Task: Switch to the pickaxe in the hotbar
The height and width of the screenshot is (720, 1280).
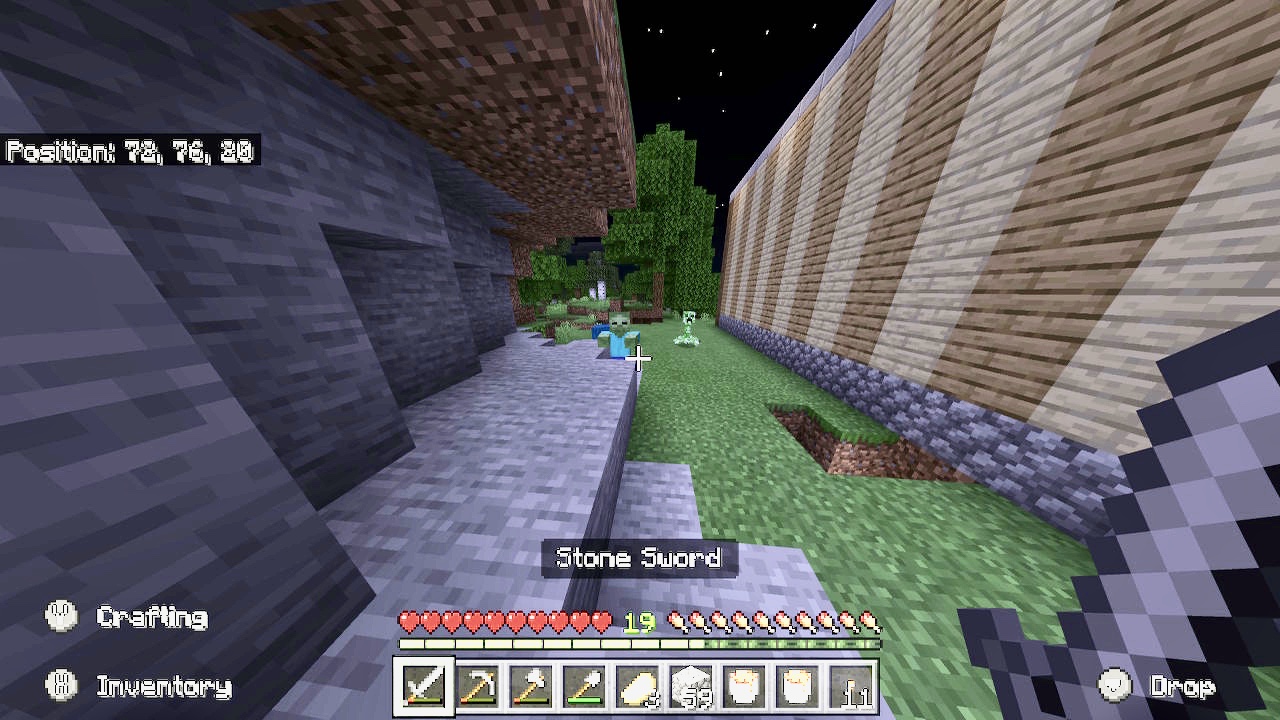Action: click(478, 686)
